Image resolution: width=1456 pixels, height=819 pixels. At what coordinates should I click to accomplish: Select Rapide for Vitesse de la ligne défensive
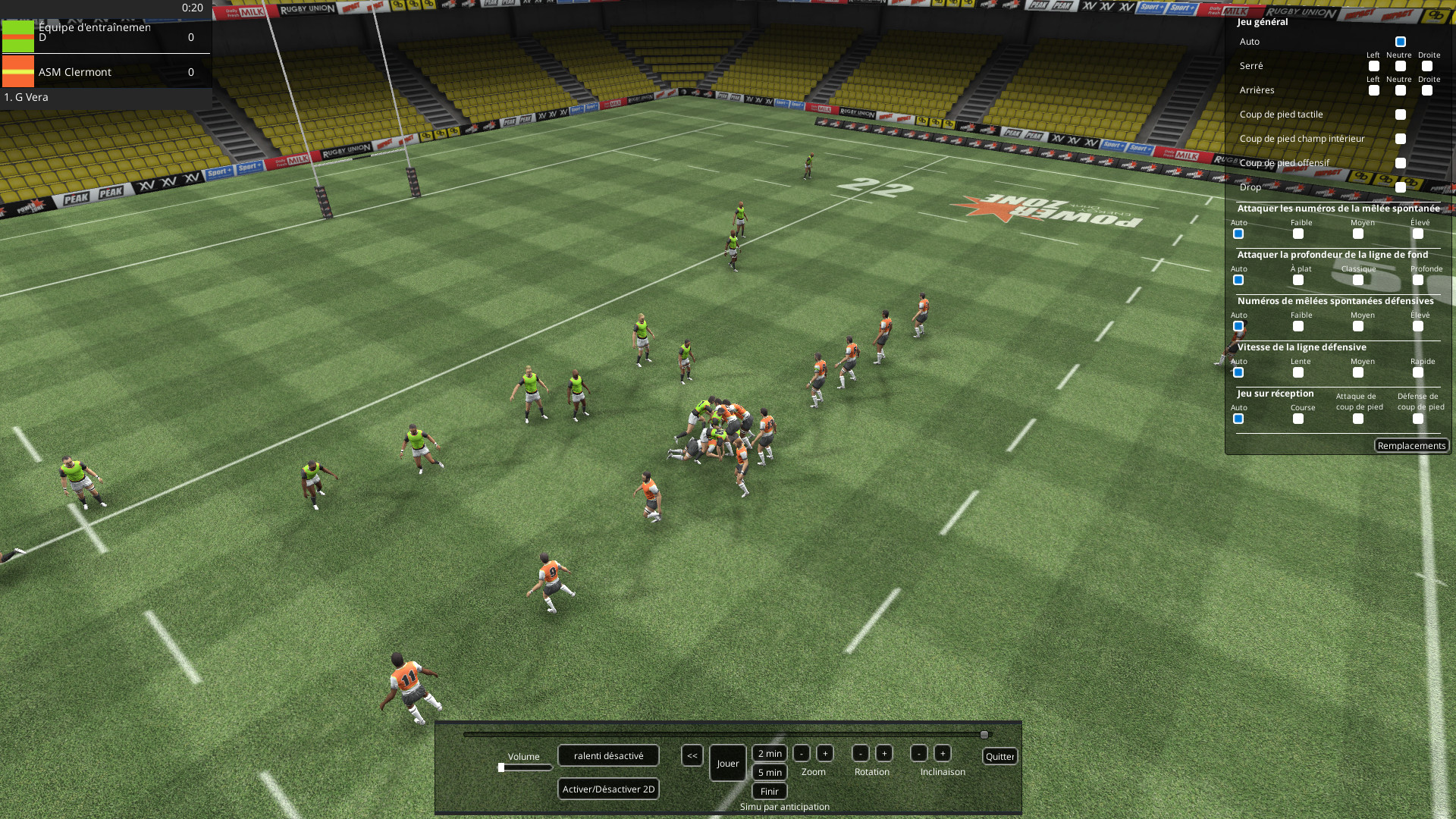1417,373
